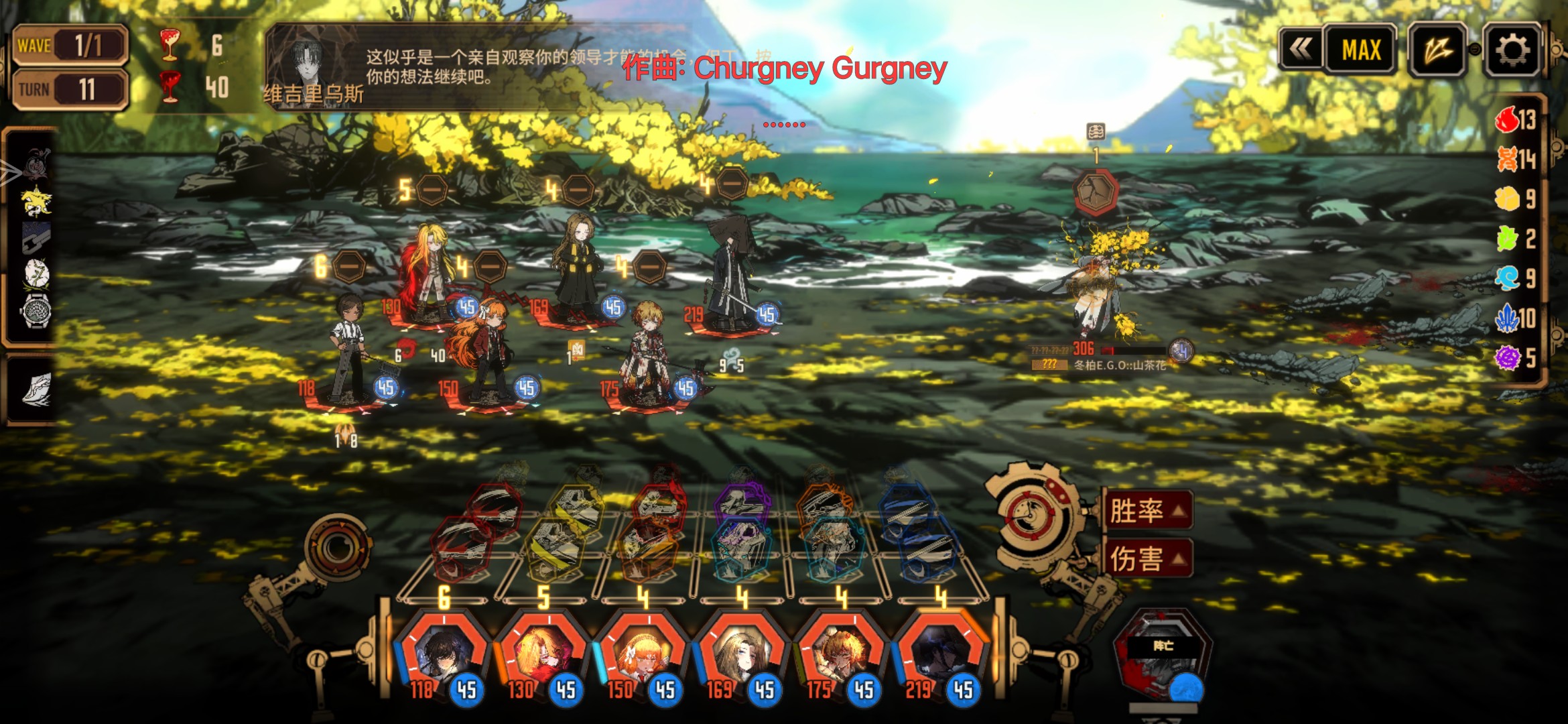
Task: Start combat with the cogwheel clock button
Action: pos(1033,517)
